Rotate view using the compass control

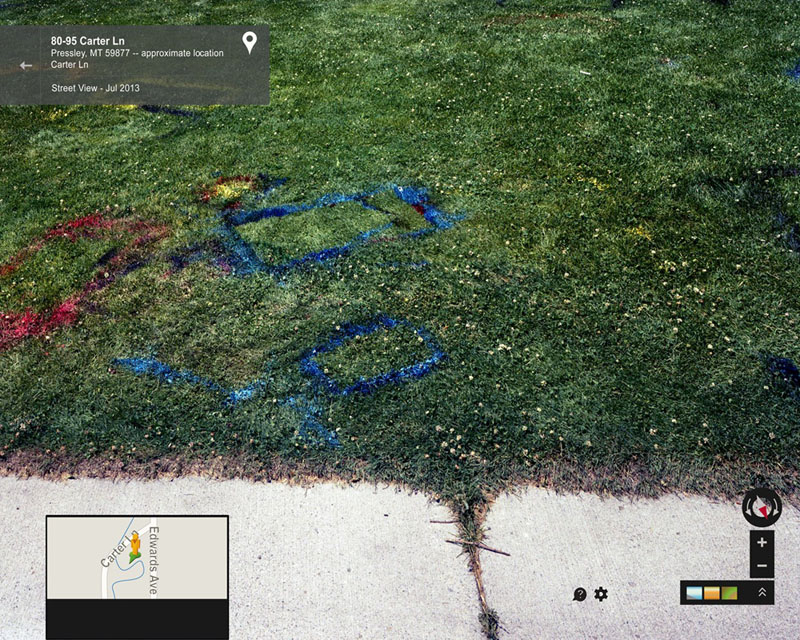(x=762, y=507)
